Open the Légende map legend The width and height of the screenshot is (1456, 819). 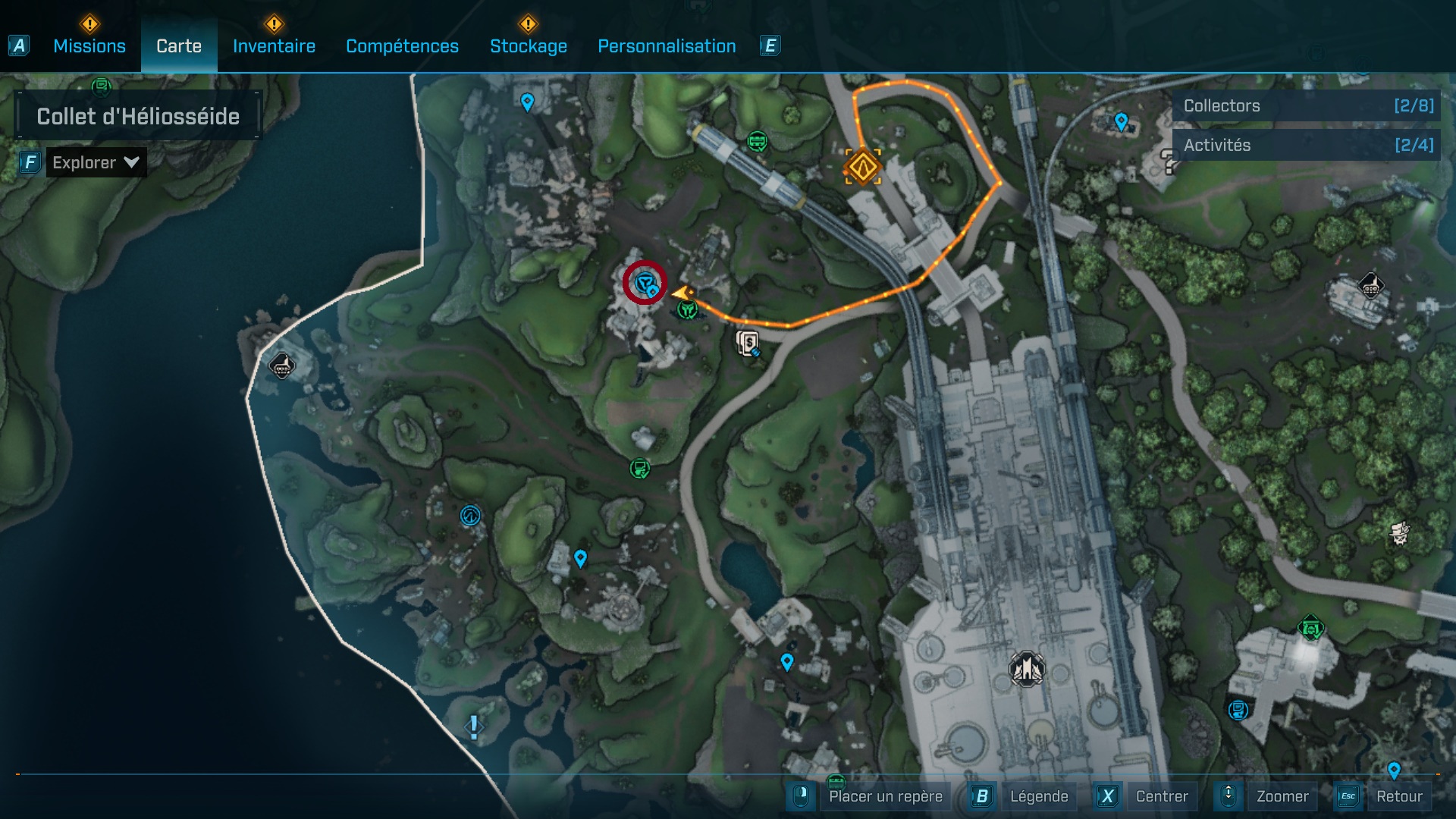(x=1038, y=796)
